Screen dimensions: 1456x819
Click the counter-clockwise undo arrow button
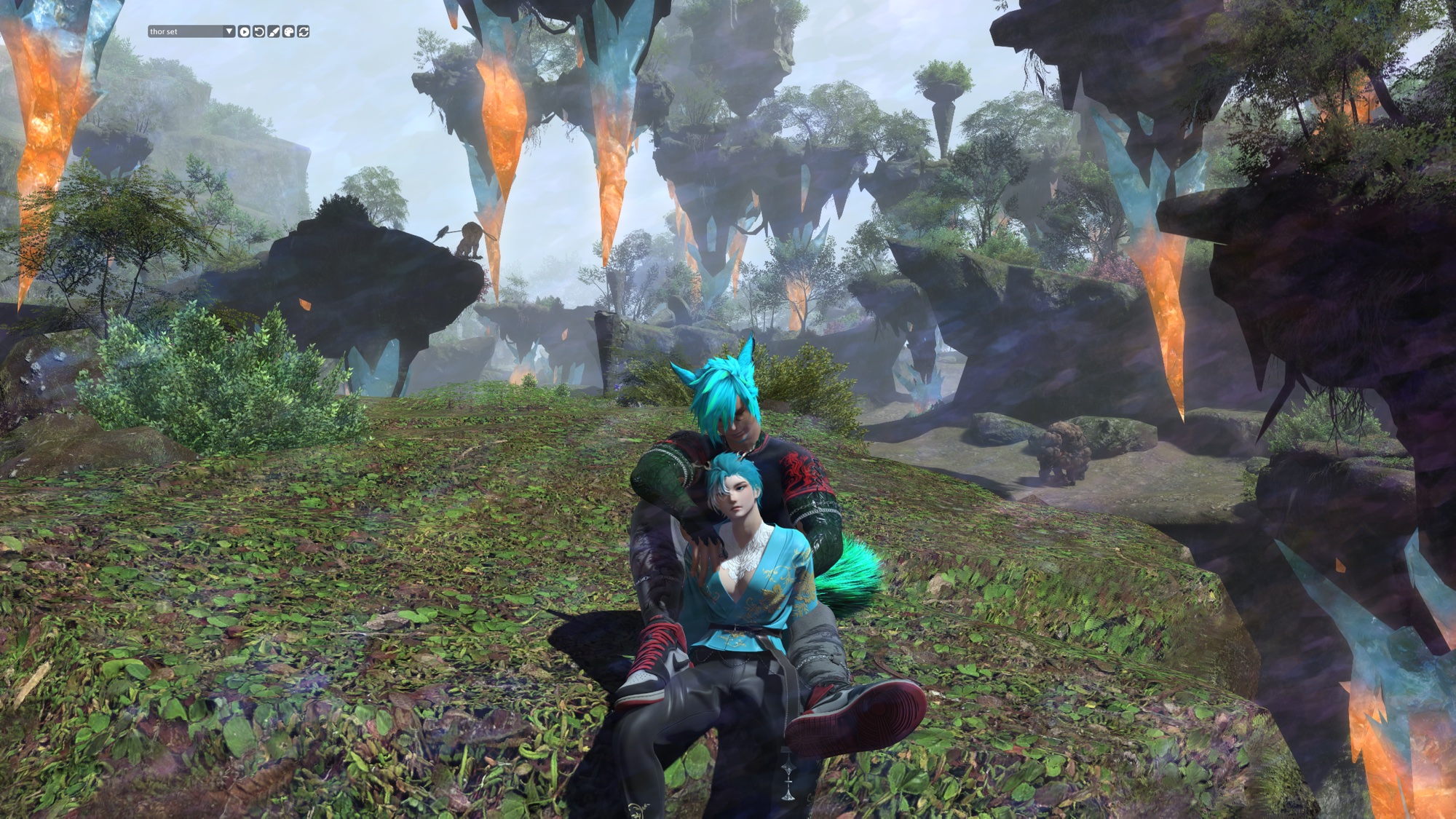[x=258, y=32]
